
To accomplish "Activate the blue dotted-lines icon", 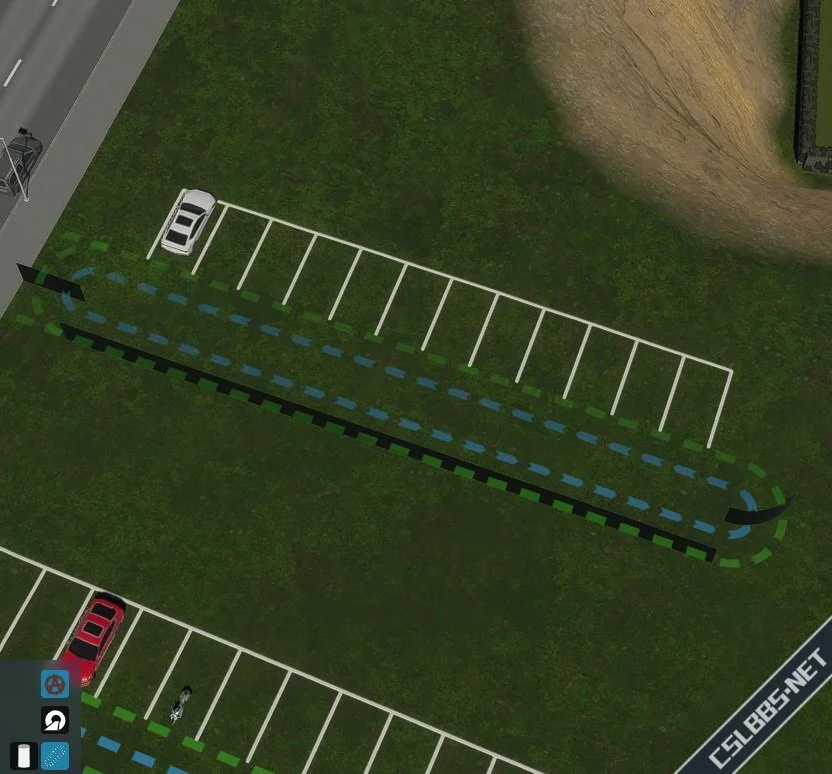I will pyautogui.click(x=55, y=756).
